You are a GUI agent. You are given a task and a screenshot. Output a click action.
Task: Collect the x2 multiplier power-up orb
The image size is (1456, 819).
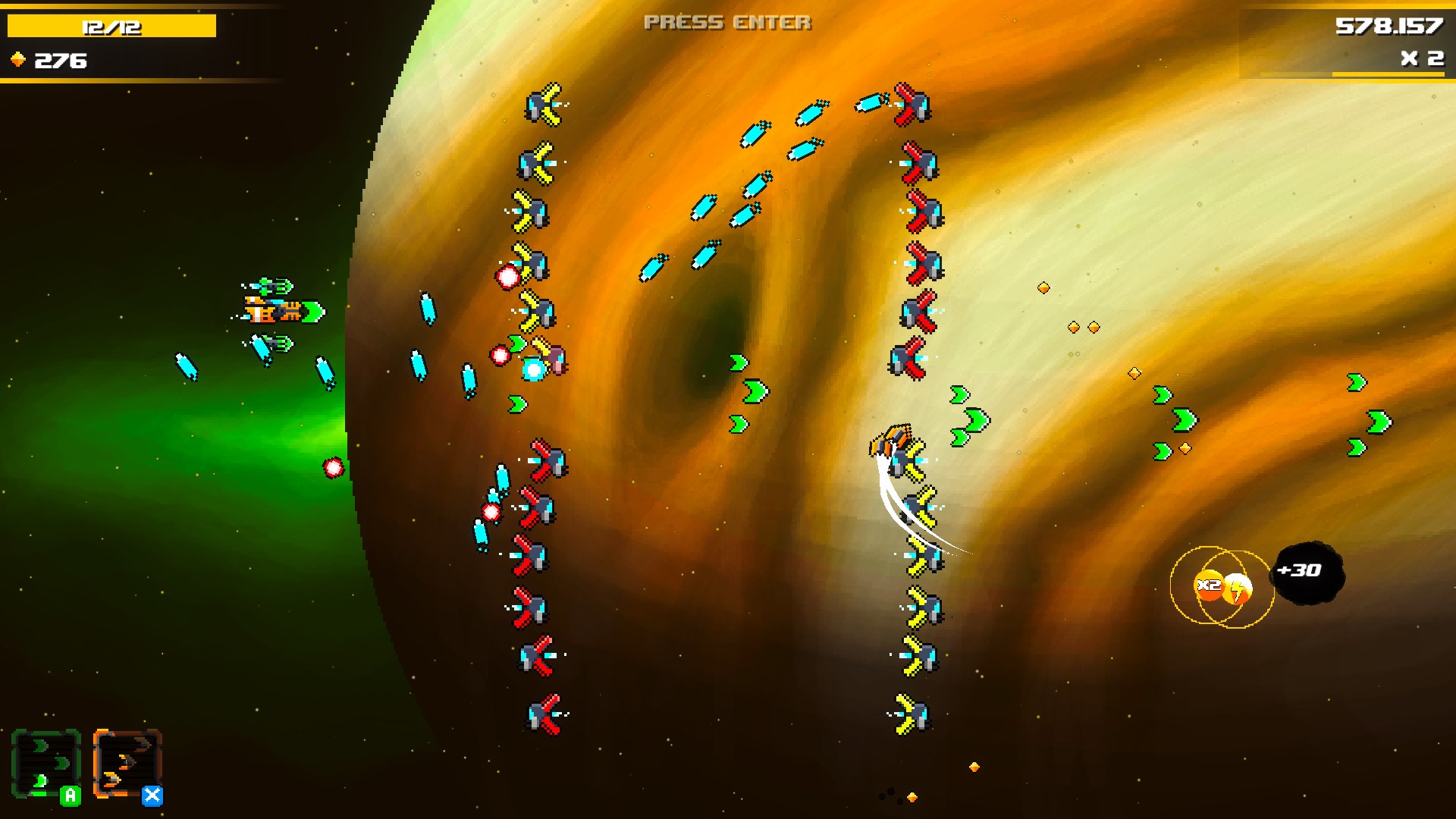click(x=1208, y=585)
